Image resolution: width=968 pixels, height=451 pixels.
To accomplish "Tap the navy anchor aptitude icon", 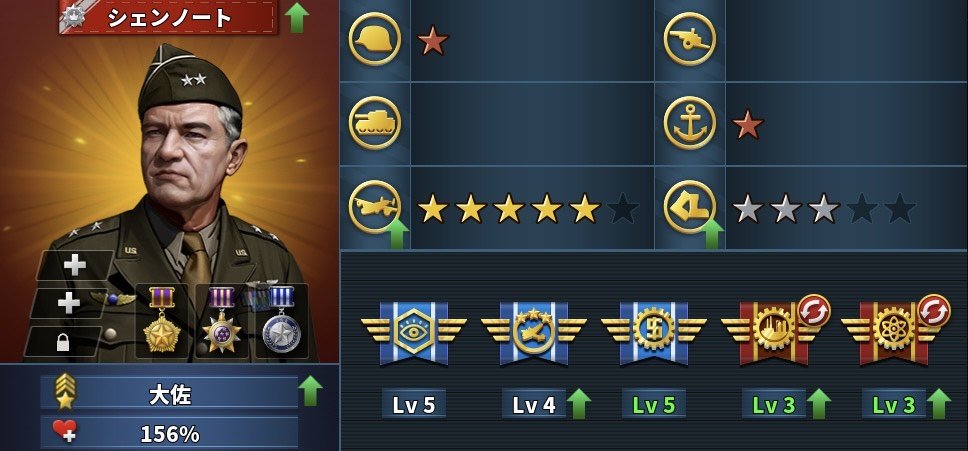I will tap(690, 123).
